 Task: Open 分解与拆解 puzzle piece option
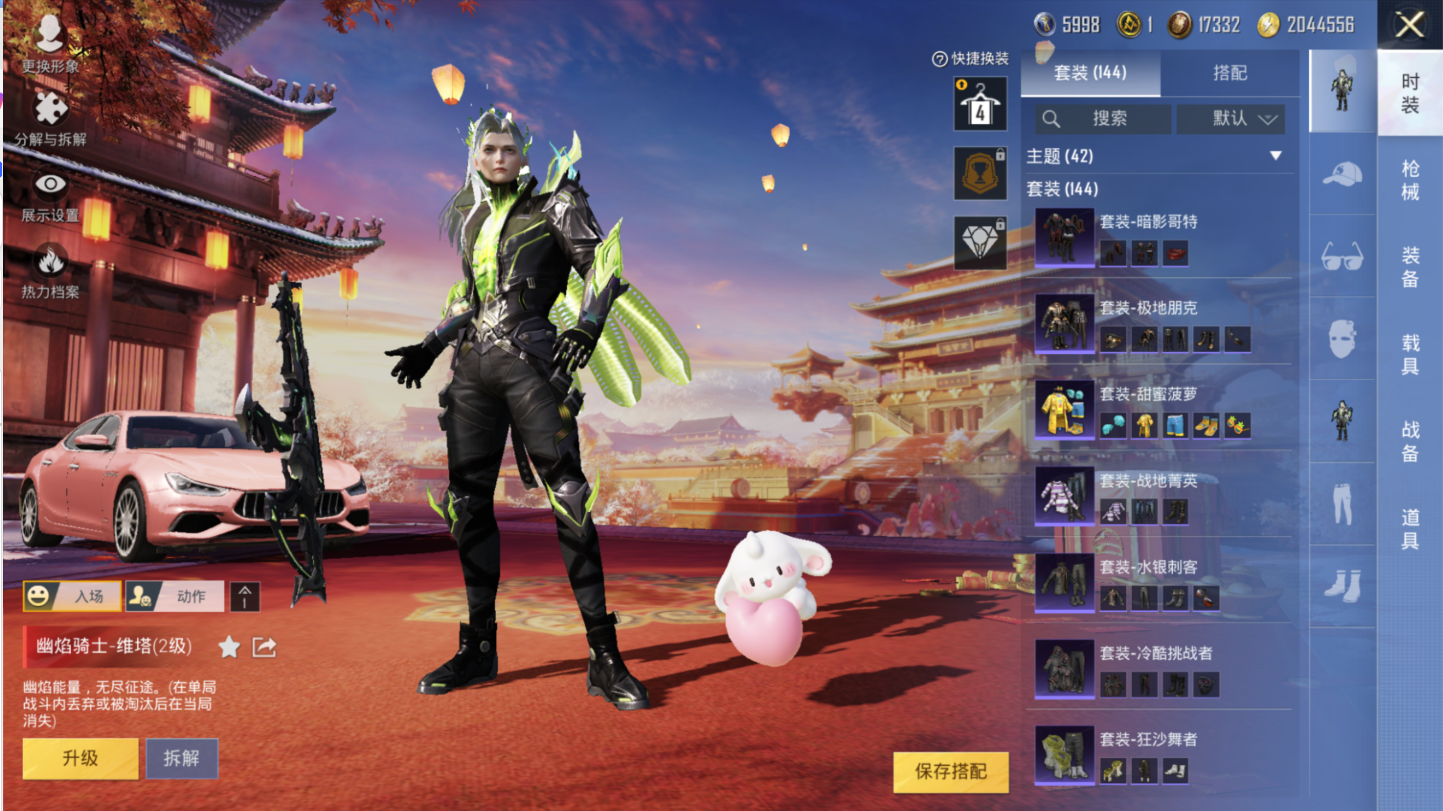click(50, 118)
